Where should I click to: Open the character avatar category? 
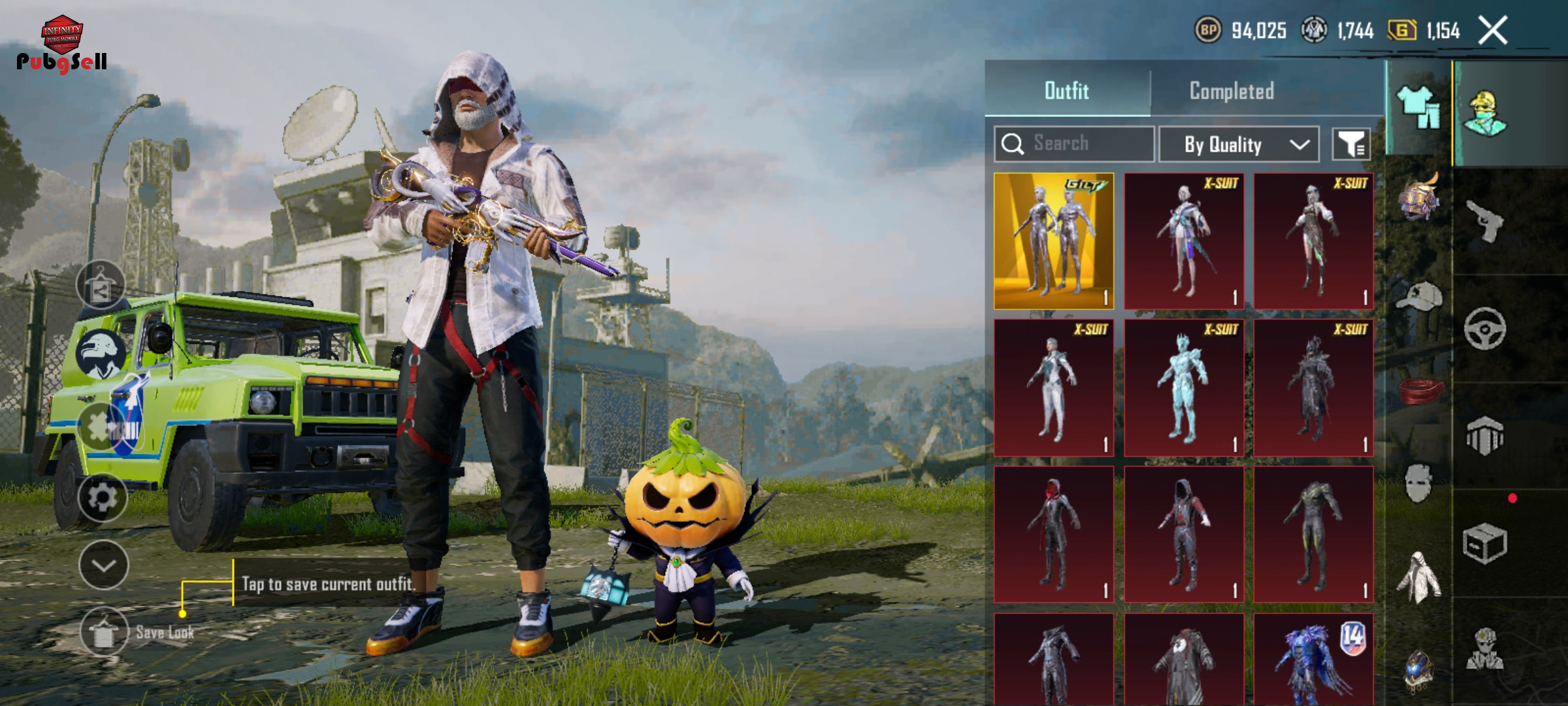click(x=1484, y=113)
